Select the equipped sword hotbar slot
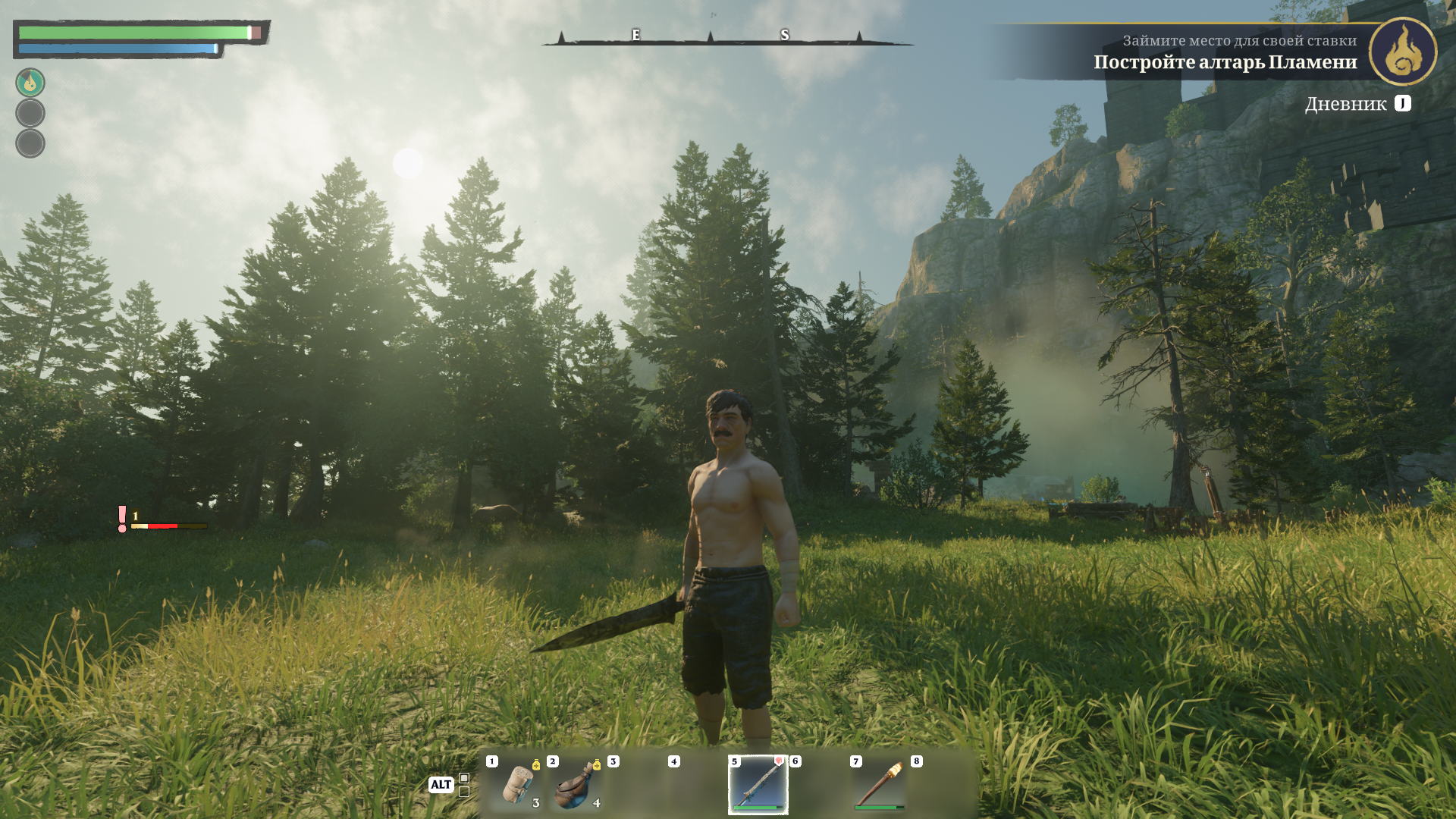 click(758, 785)
